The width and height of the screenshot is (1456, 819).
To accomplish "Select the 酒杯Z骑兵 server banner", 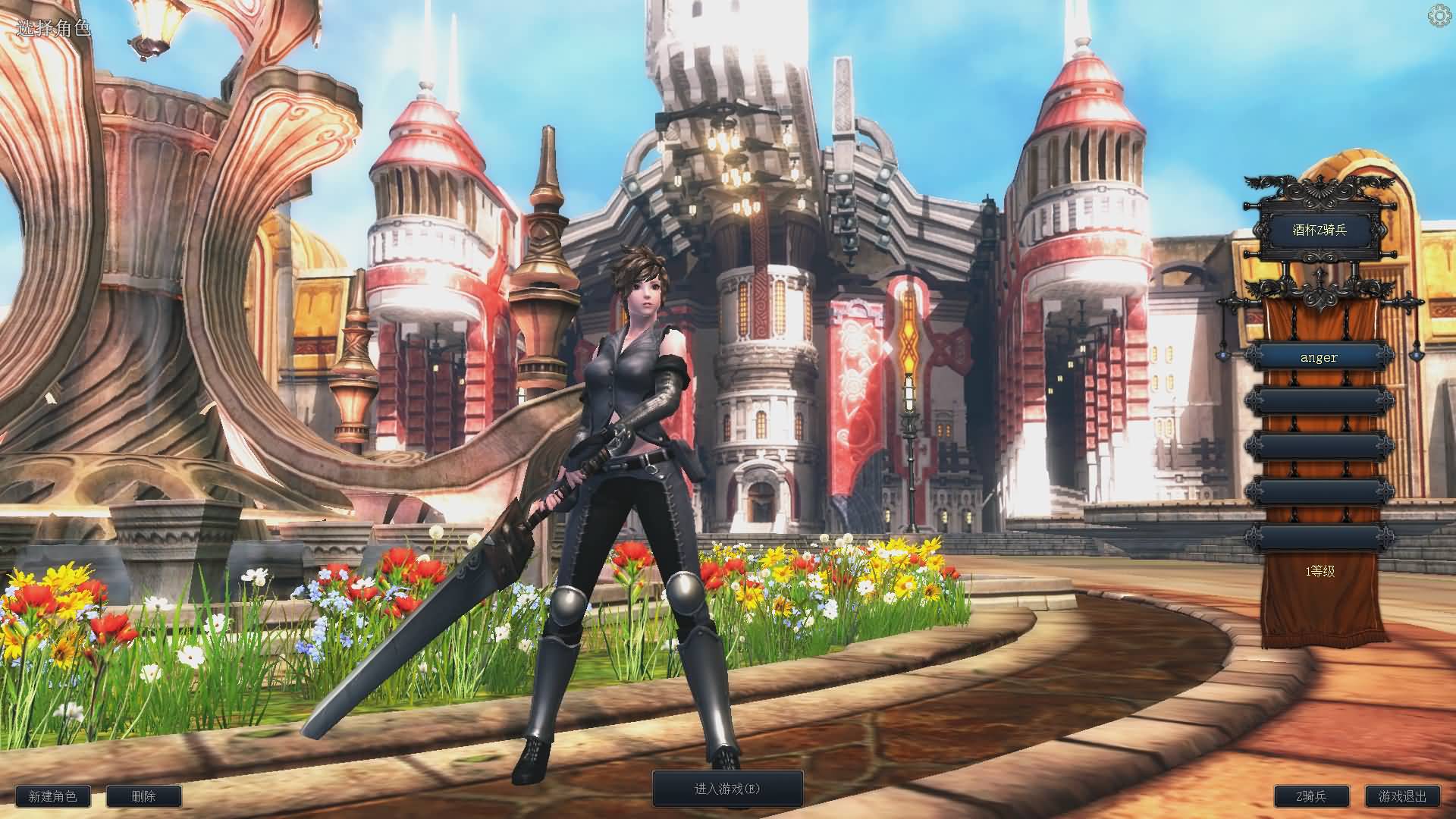I will coord(1319,229).
